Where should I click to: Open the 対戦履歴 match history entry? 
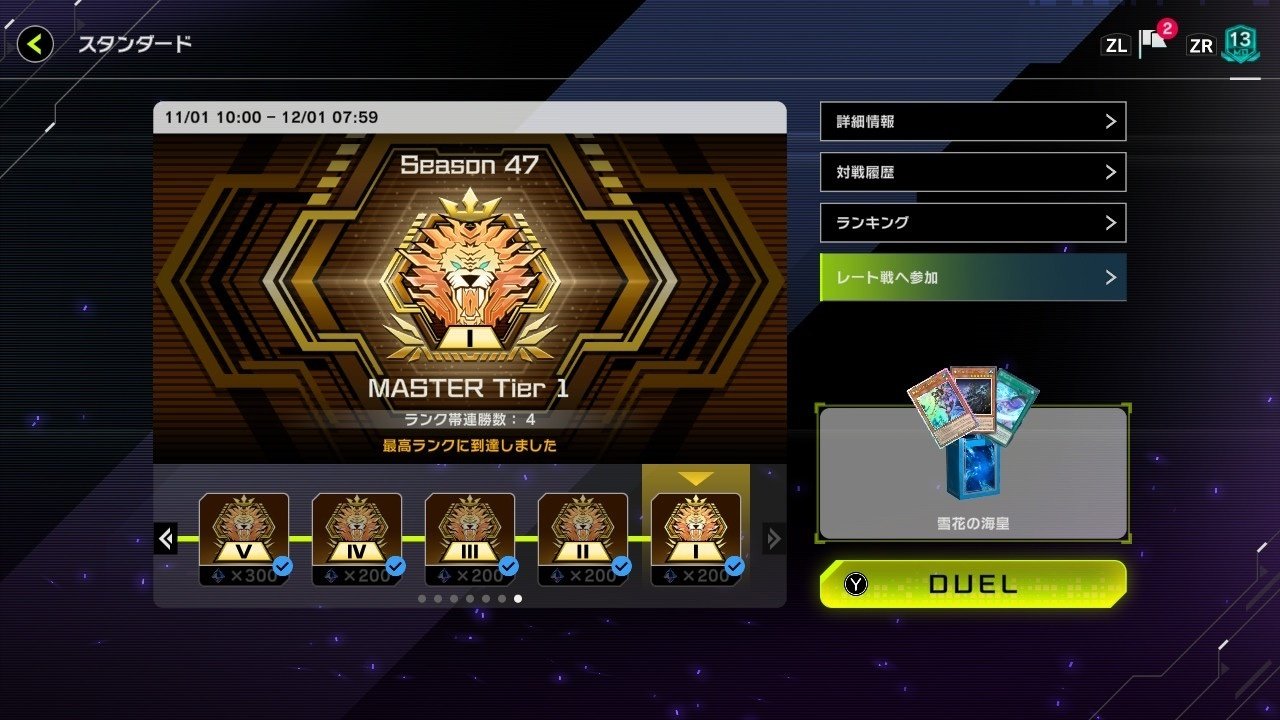(972, 172)
